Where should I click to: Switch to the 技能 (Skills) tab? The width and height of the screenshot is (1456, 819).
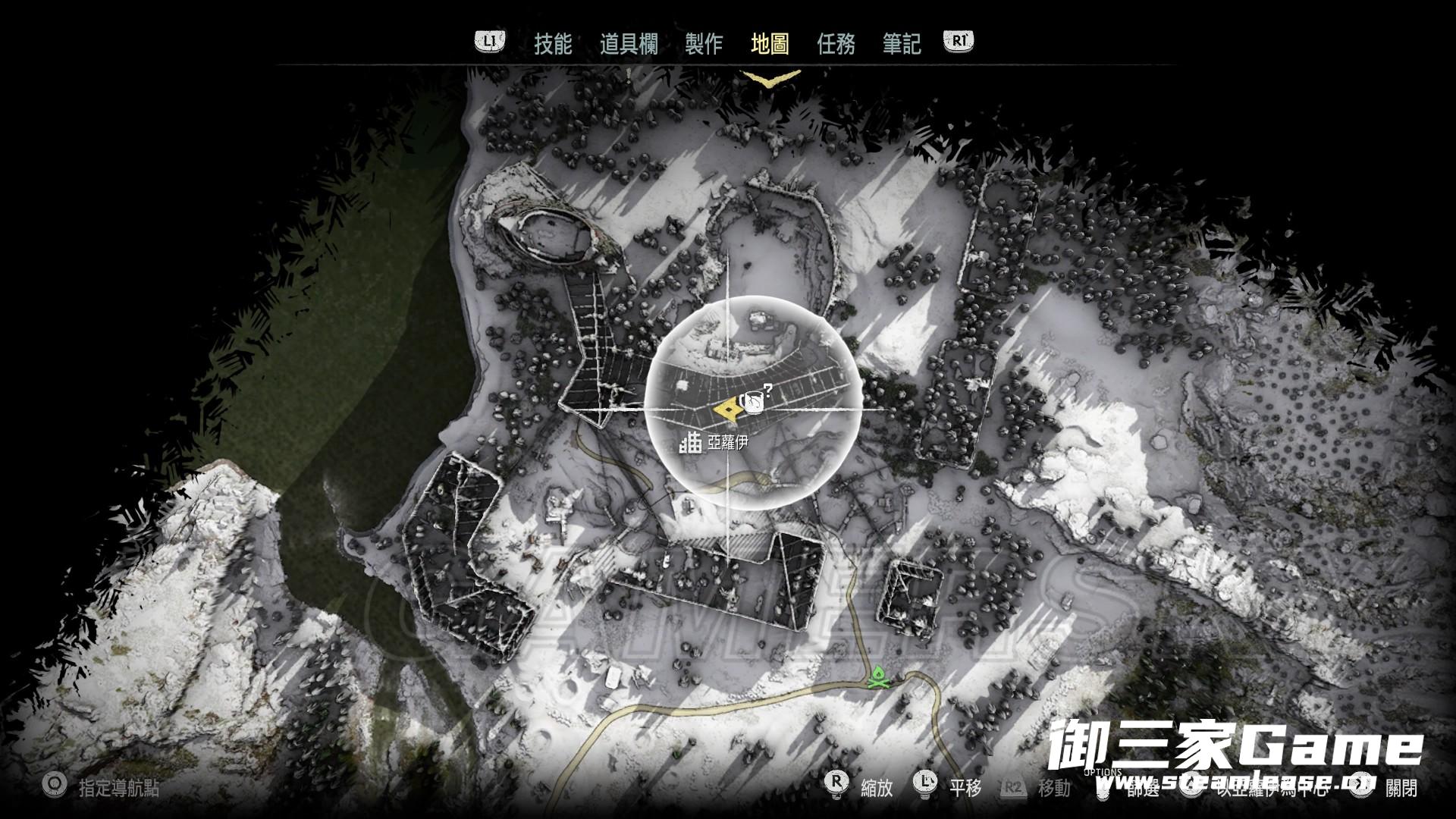[553, 44]
